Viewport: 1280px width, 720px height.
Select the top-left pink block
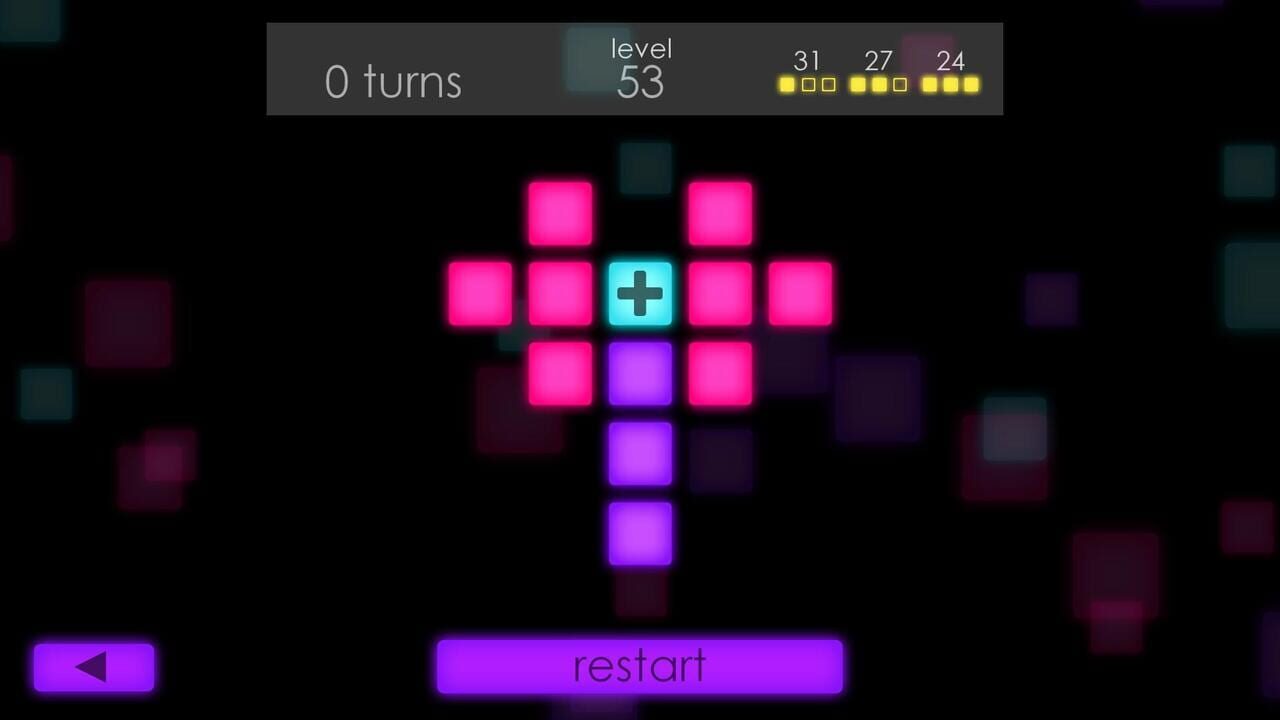pyautogui.click(x=559, y=211)
